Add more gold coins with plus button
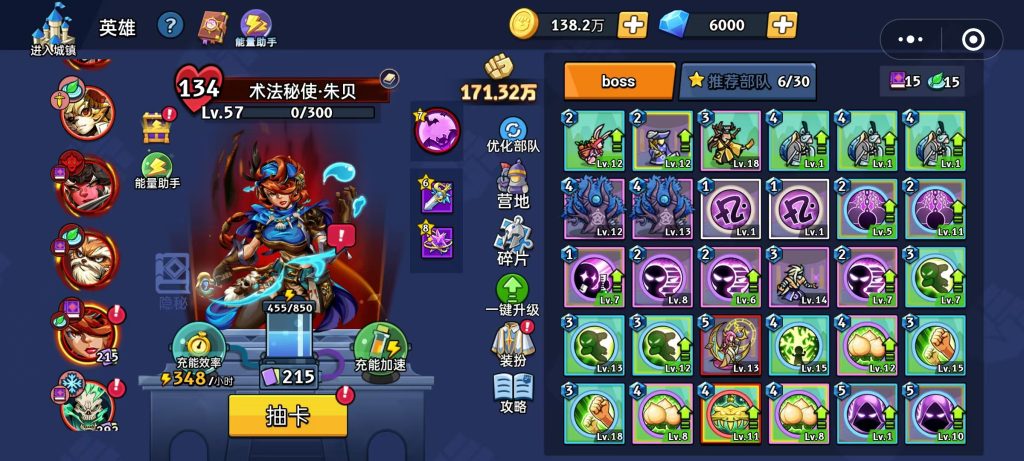 click(632, 24)
